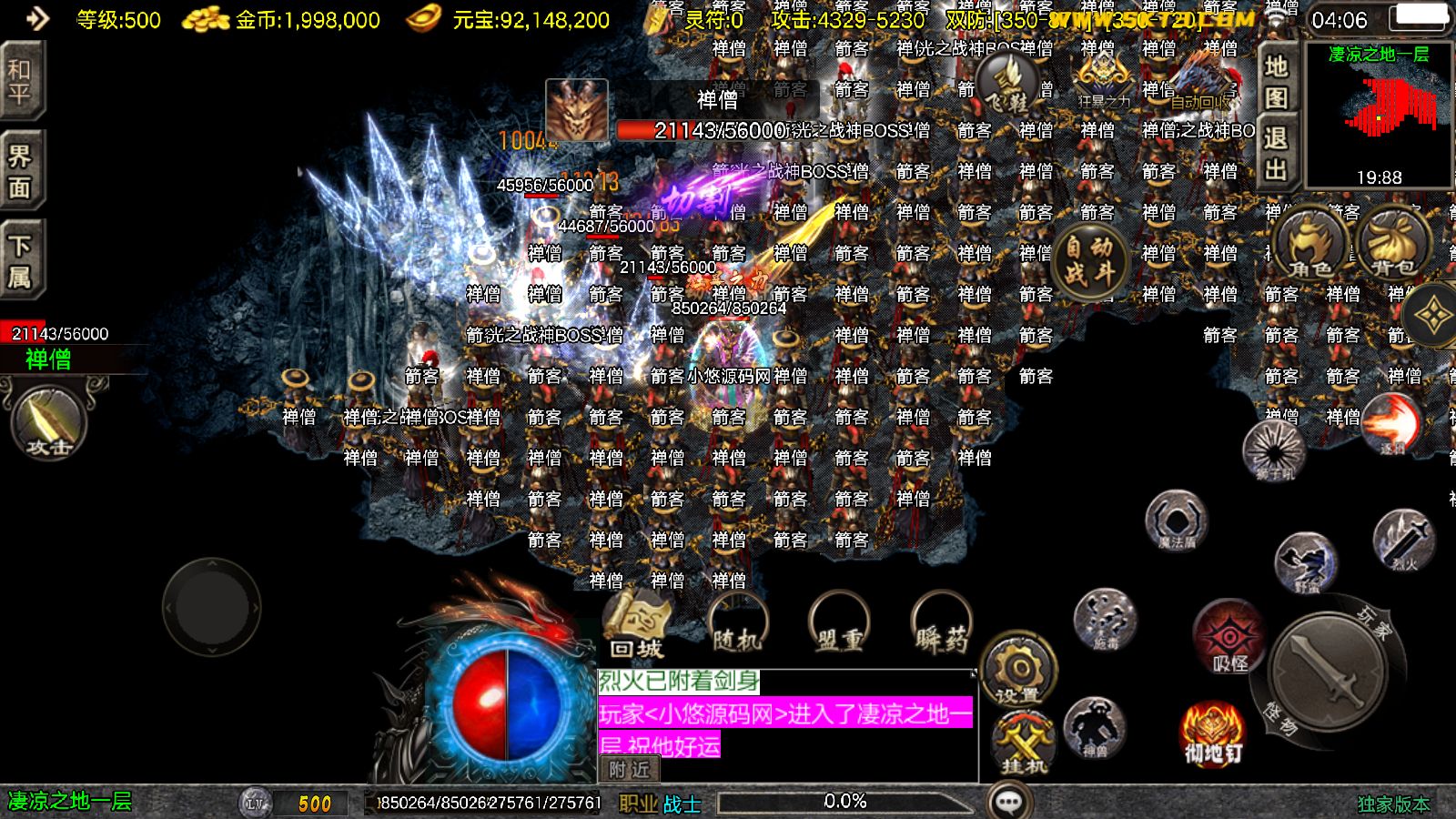Click the 0.0% experience progress bar
The height and width of the screenshot is (819, 1456).
846,801
